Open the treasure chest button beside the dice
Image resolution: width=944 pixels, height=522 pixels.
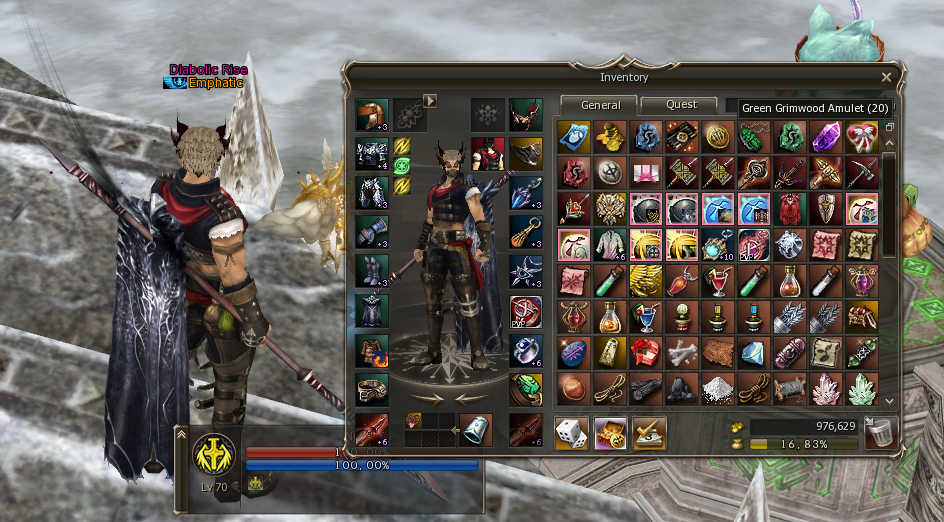click(610, 433)
